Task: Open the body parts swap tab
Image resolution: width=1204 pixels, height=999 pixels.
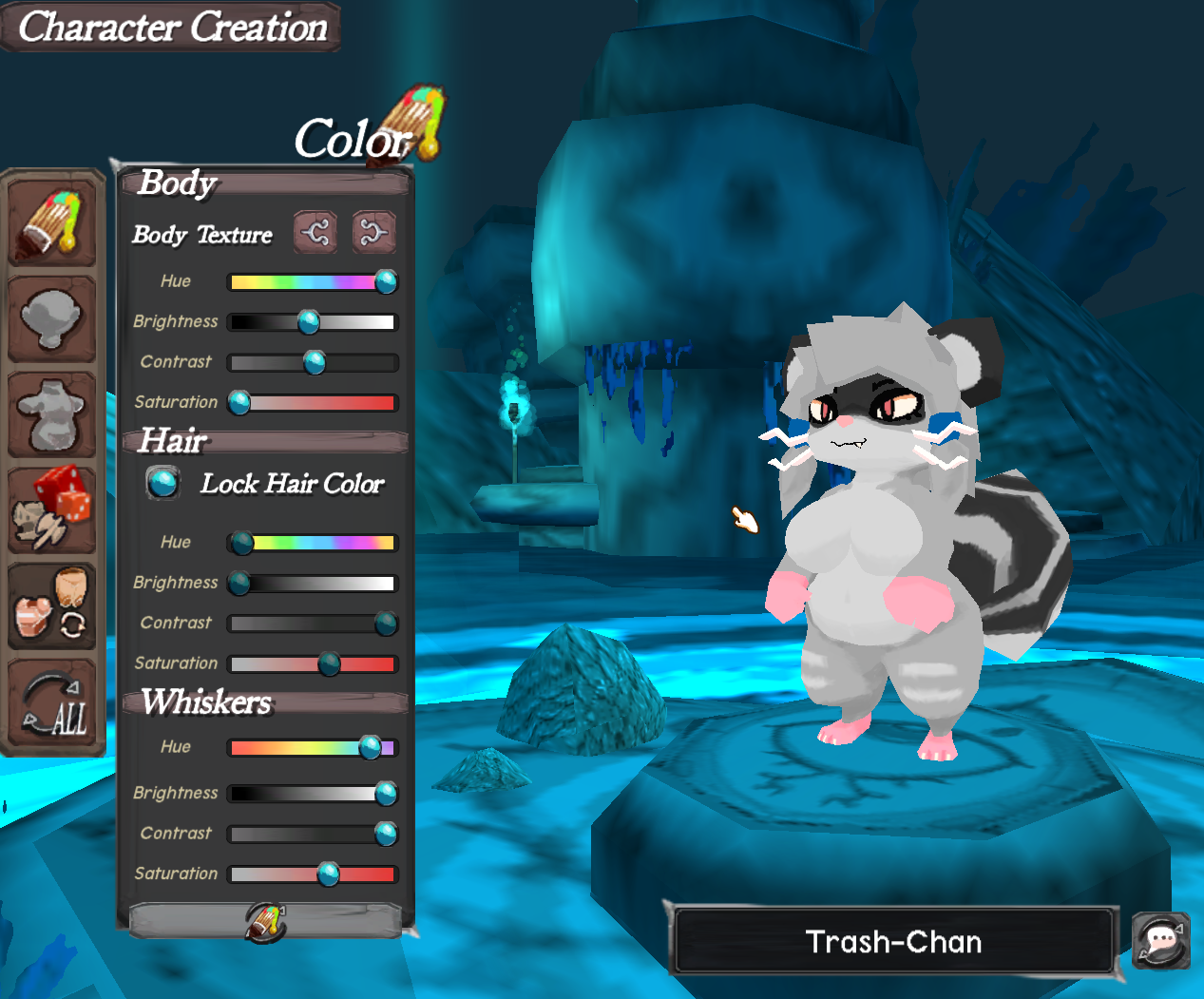Action: click(x=52, y=608)
